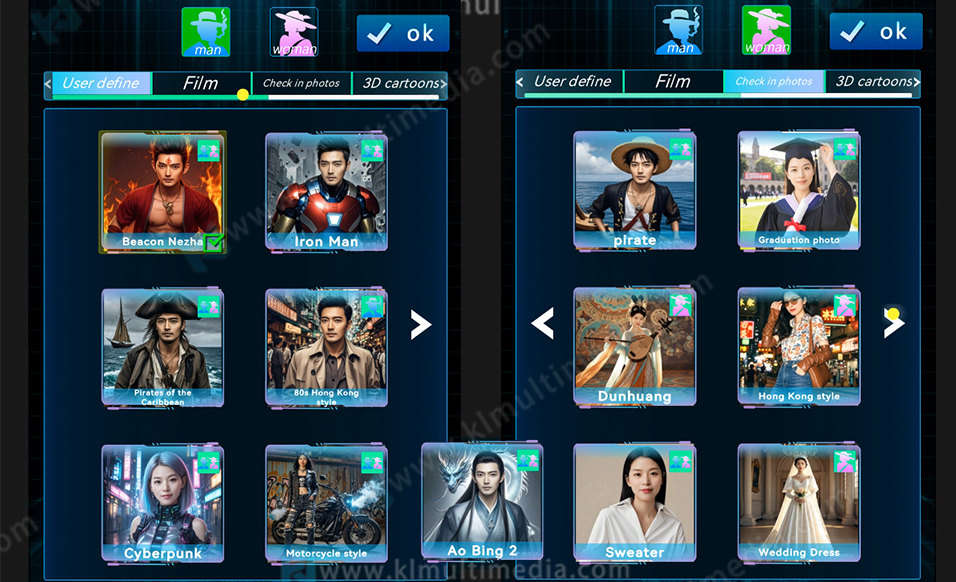Screen dimensions: 956x582
Task: Choose the straw-hat pirate style thumbnail
Action: click(x=634, y=189)
